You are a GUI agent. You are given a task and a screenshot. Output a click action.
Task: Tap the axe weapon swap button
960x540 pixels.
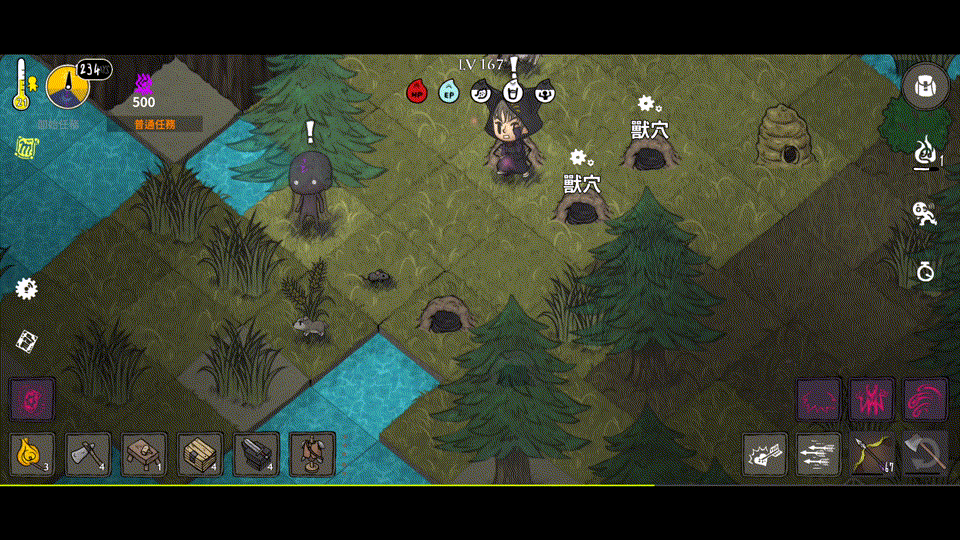[x=925, y=455]
